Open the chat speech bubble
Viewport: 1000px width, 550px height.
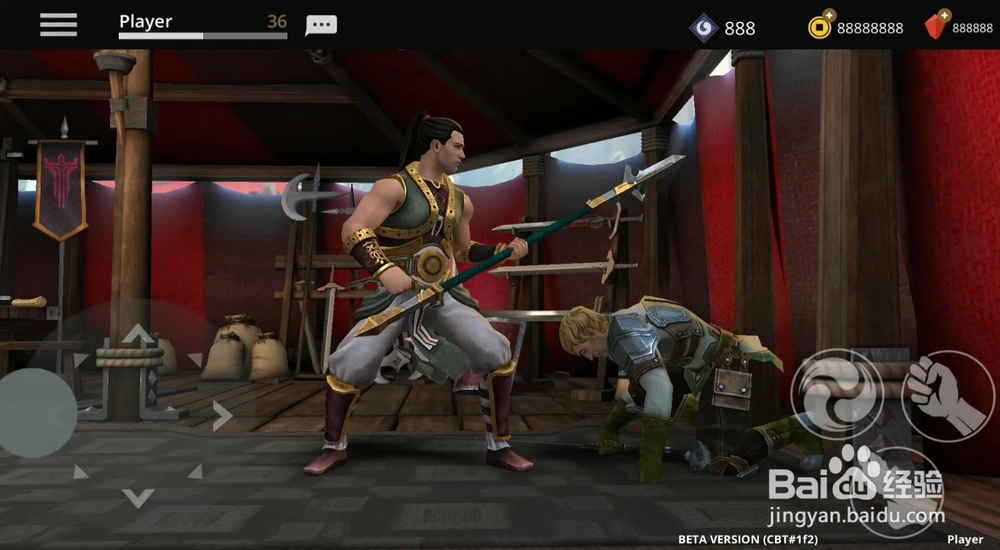tap(321, 25)
